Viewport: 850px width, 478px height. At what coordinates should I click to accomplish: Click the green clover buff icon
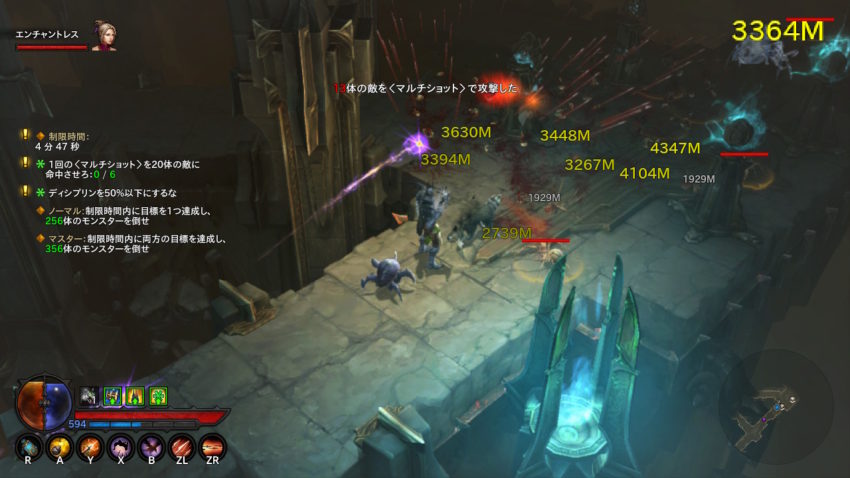click(158, 397)
